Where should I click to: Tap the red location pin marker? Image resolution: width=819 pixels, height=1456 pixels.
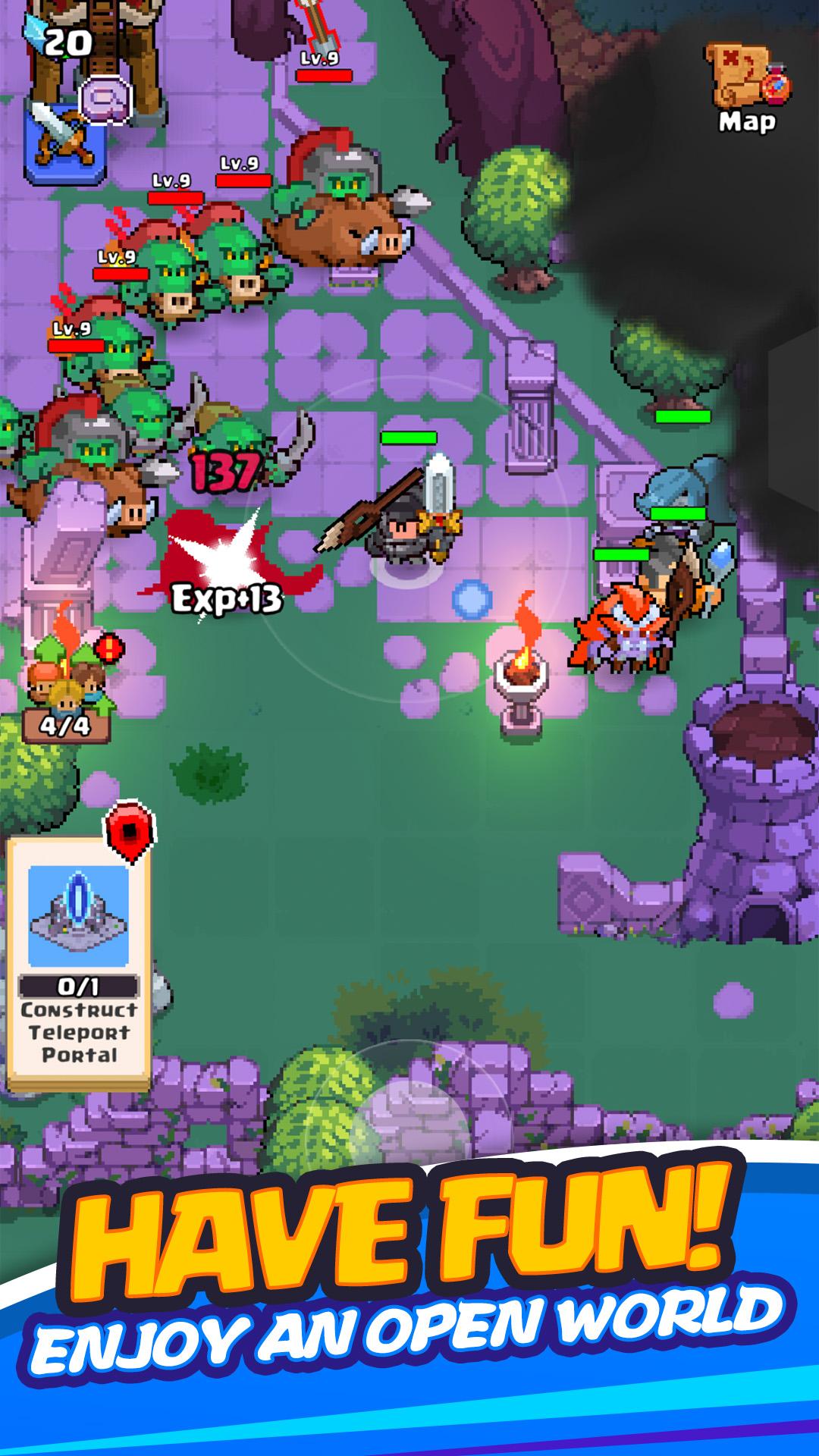coord(130,833)
